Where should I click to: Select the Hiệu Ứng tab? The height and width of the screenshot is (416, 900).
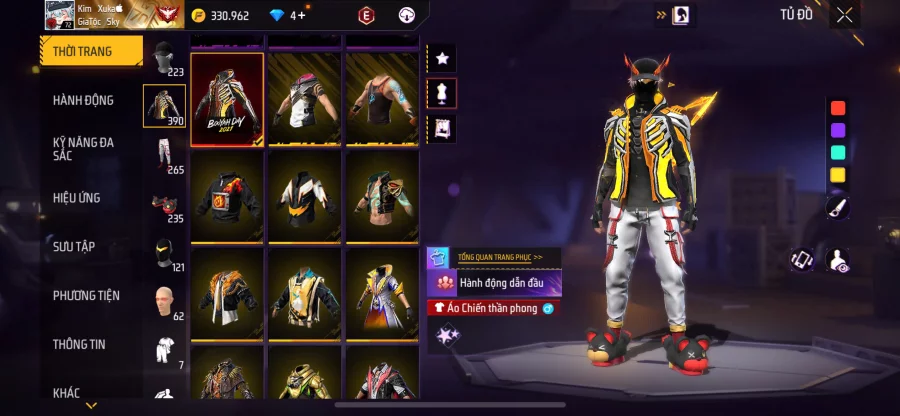[77, 198]
